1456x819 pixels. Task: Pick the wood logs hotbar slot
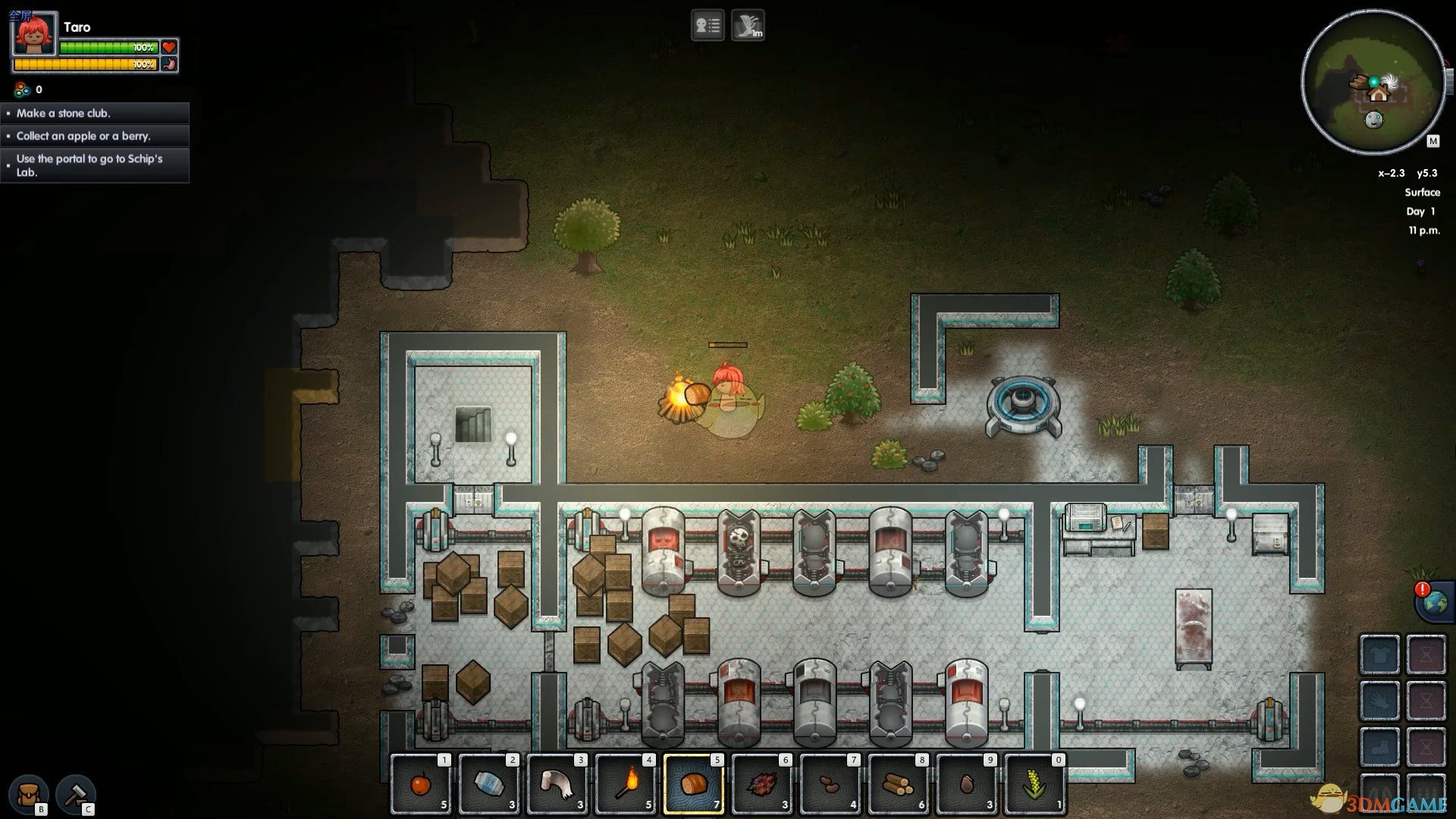(x=898, y=783)
